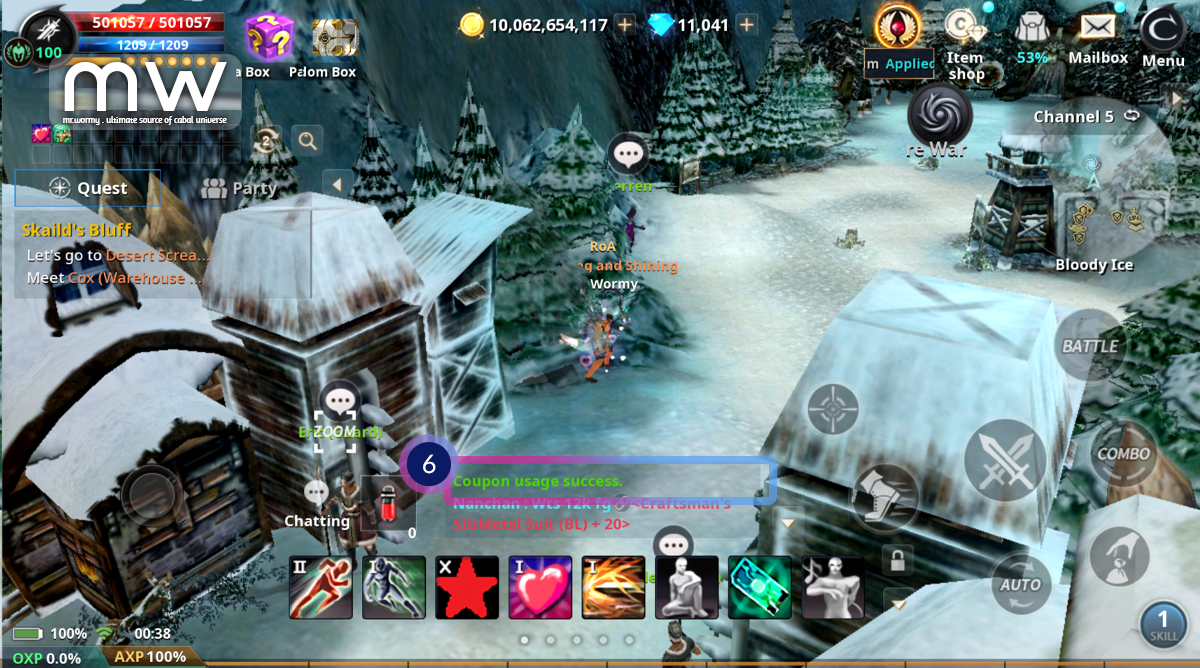The height and width of the screenshot is (668, 1200).
Task: Switch to the Party tab
Action: click(x=239, y=188)
